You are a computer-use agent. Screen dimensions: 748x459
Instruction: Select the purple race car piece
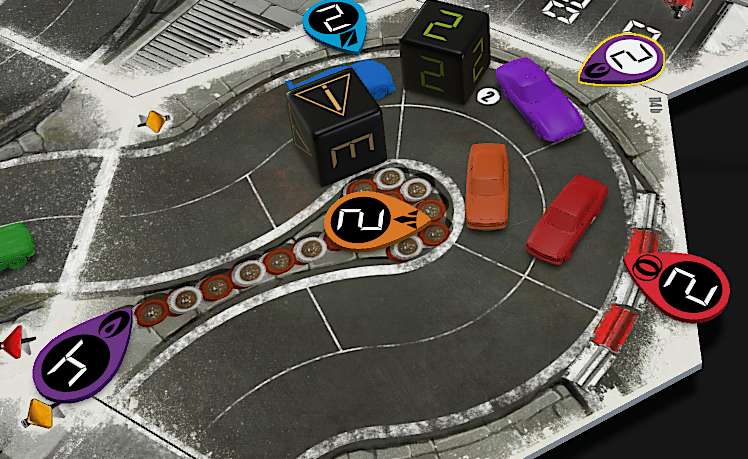(x=540, y=98)
